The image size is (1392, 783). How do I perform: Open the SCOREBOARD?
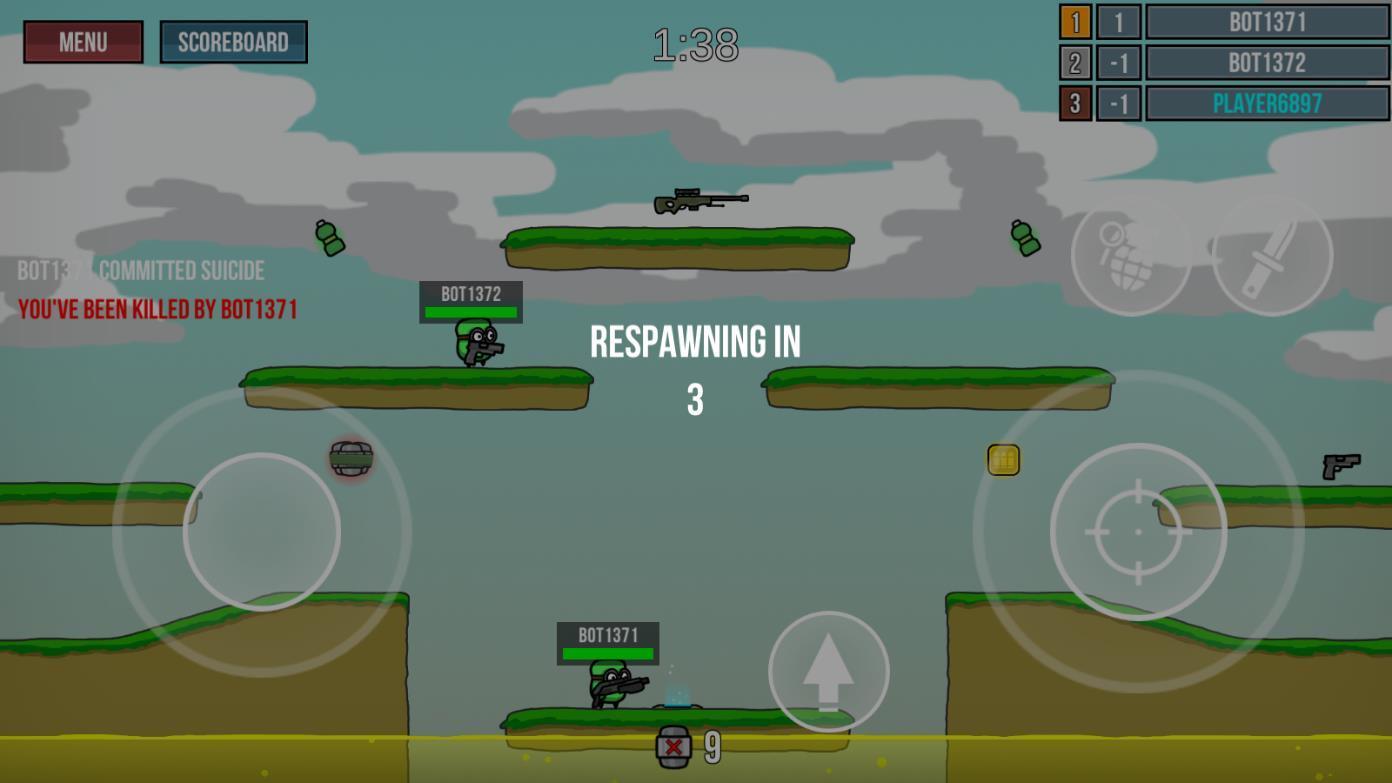[233, 42]
